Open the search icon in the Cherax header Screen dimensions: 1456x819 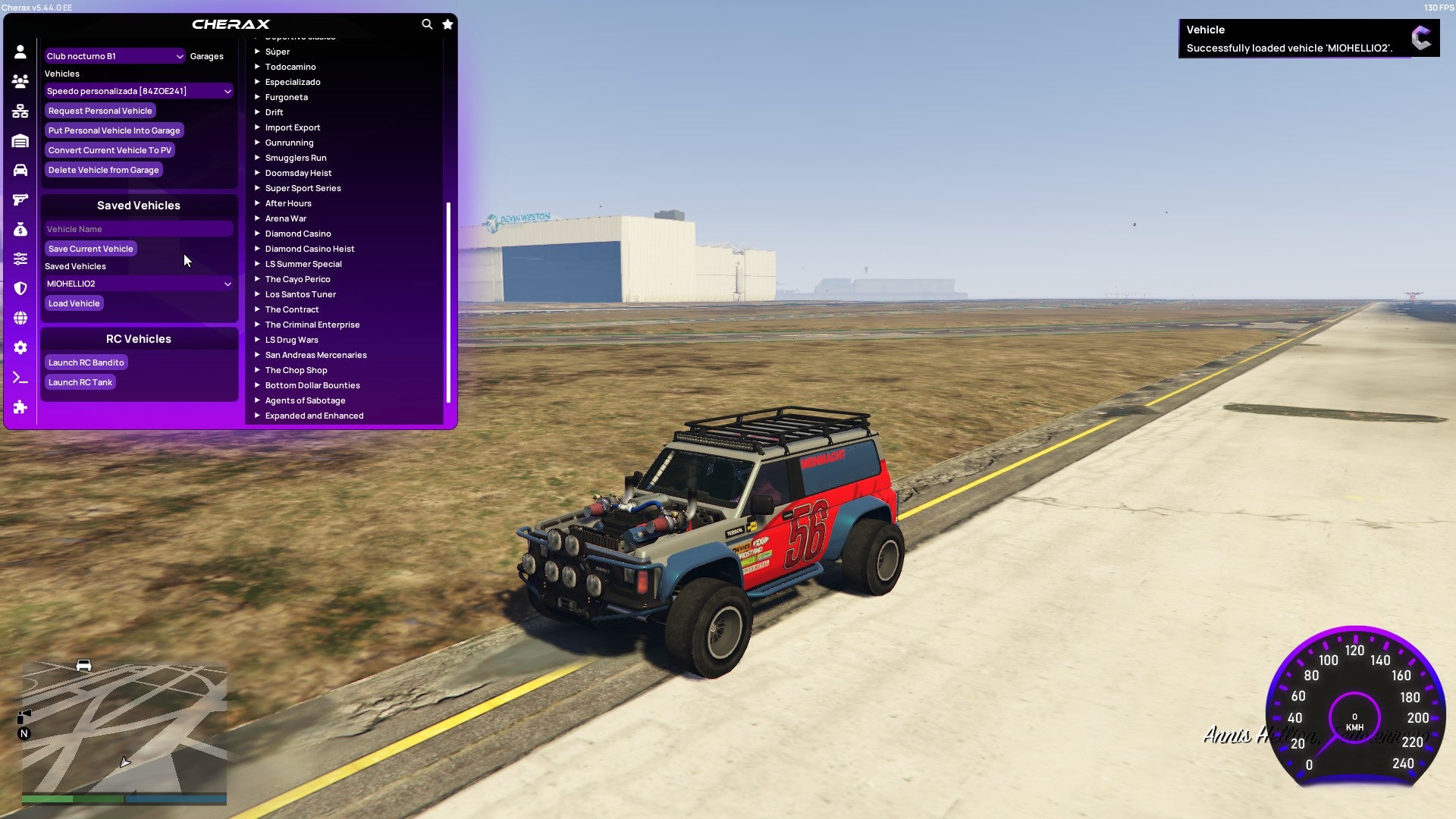click(427, 24)
